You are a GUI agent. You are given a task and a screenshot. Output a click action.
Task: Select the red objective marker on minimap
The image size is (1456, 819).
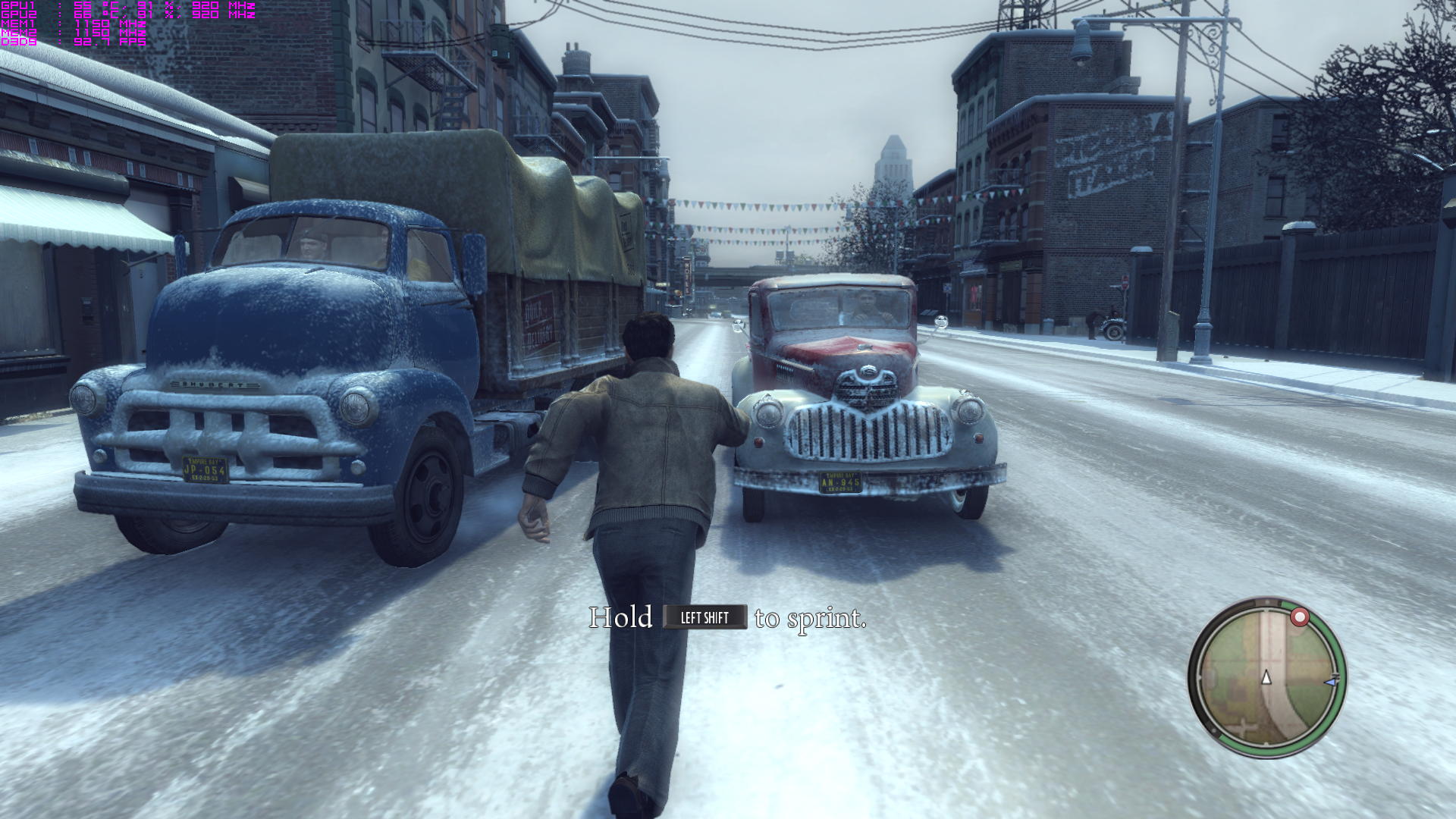(x=1300, y=617)
